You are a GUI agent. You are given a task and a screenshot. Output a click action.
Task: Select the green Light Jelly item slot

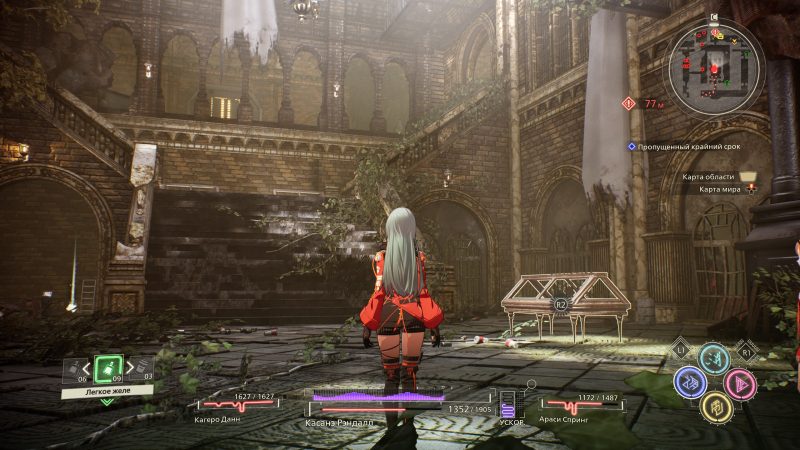tap(108, 367)
